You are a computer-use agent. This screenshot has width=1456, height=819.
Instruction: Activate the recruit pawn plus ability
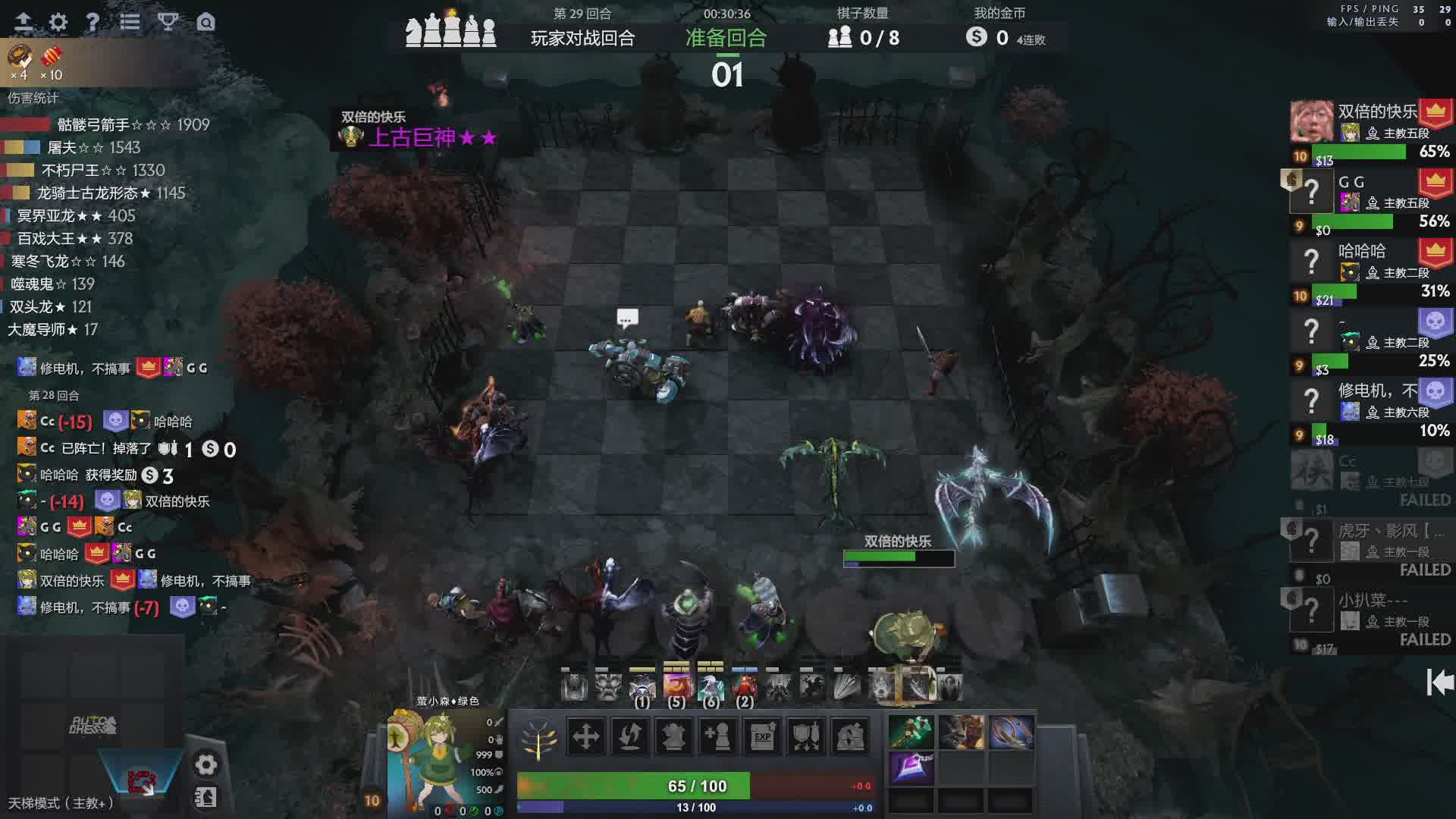(717, 736)
